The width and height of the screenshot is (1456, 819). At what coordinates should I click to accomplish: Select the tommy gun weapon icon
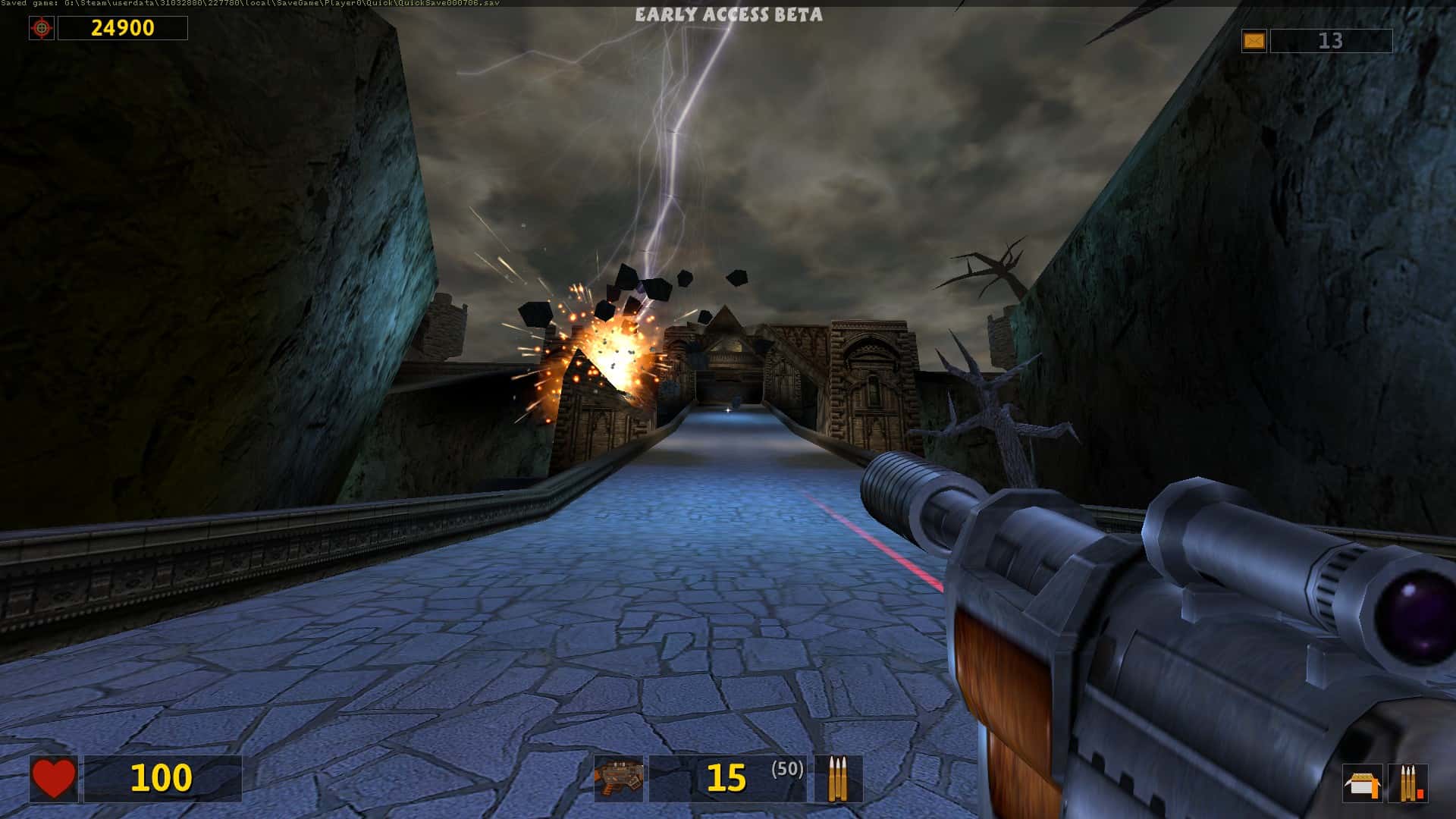[x=620, y=777]
